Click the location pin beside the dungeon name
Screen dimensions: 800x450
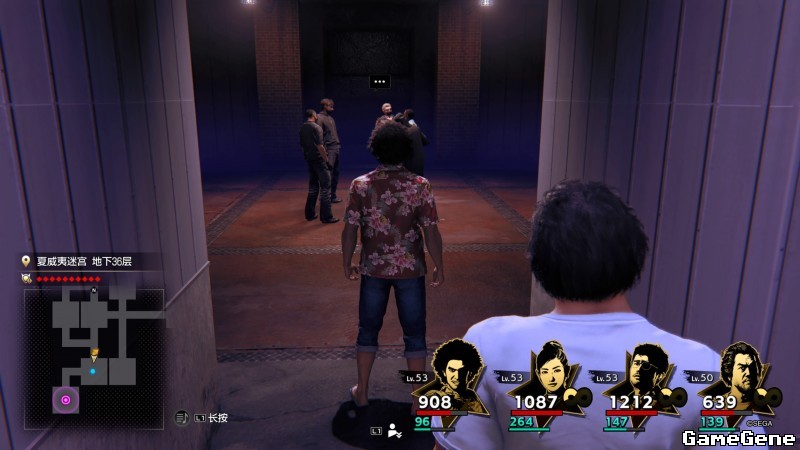click(26, 261)
